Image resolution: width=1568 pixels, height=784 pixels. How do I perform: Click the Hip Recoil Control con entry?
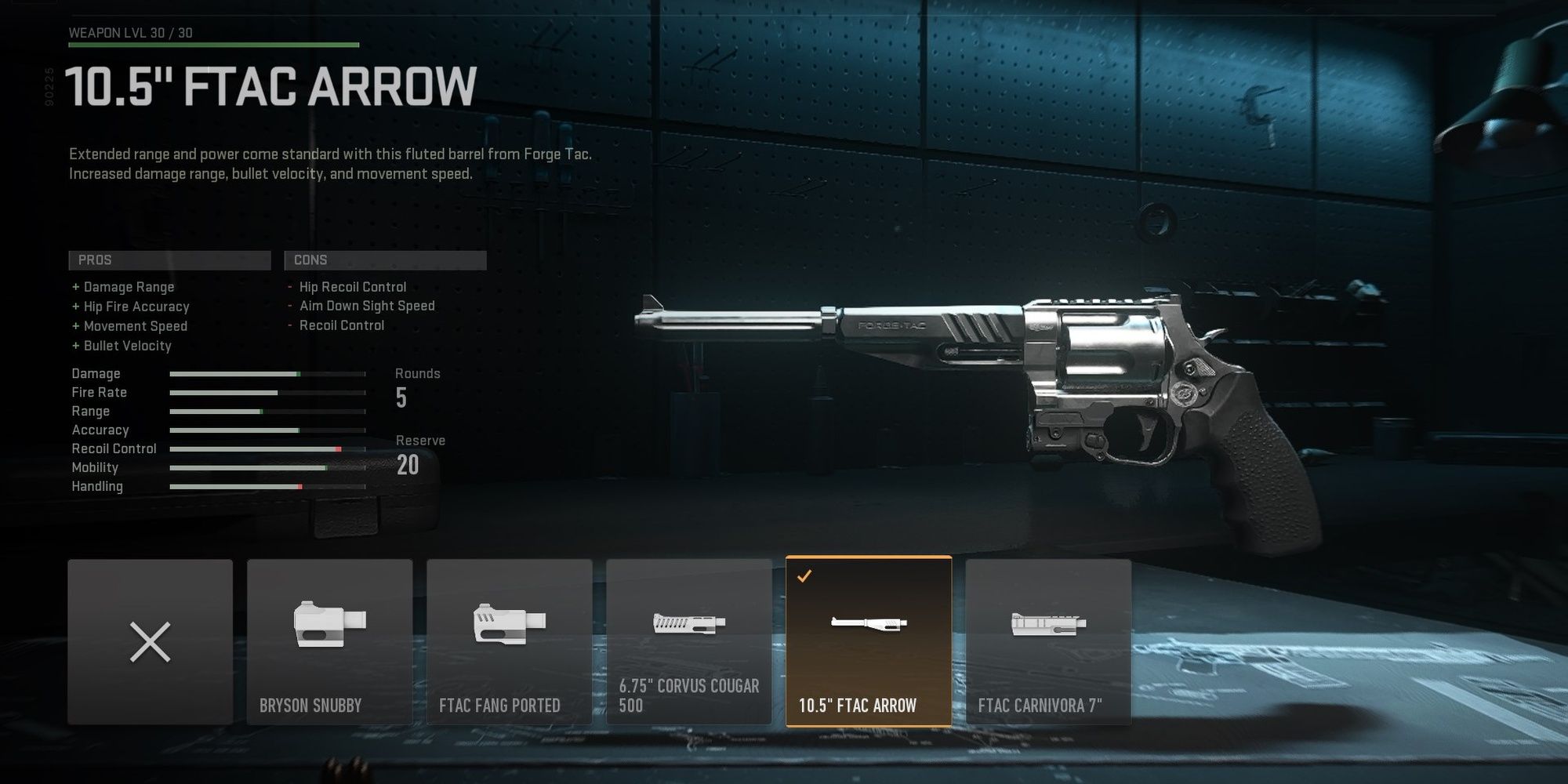(351, 286)
